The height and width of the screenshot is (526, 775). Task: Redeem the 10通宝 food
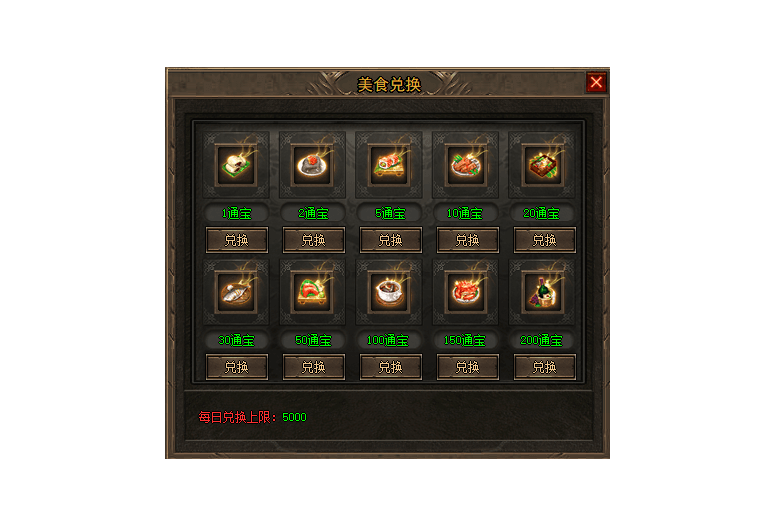click(467, 240)
